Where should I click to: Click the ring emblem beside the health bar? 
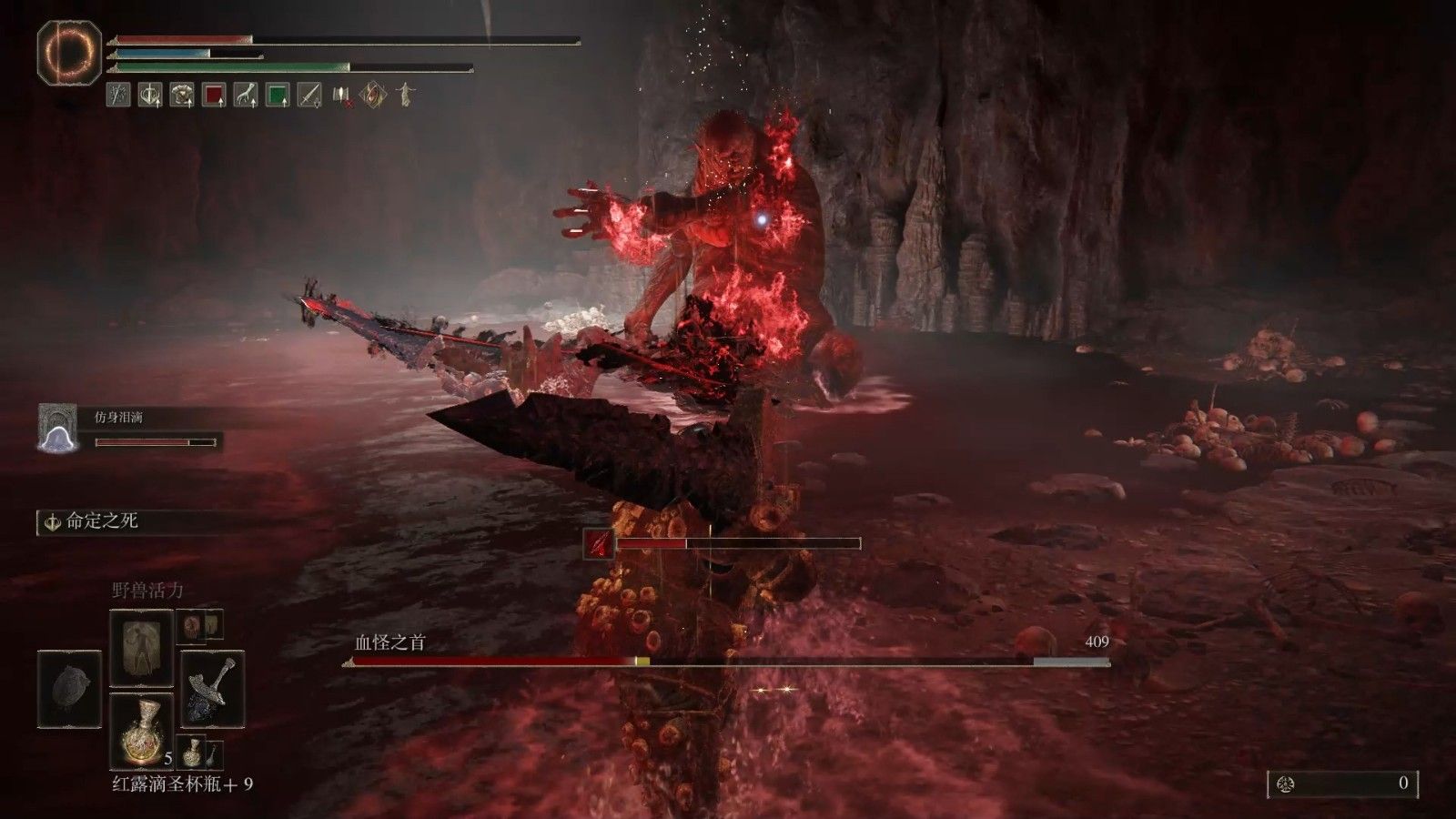coord(69,53)
